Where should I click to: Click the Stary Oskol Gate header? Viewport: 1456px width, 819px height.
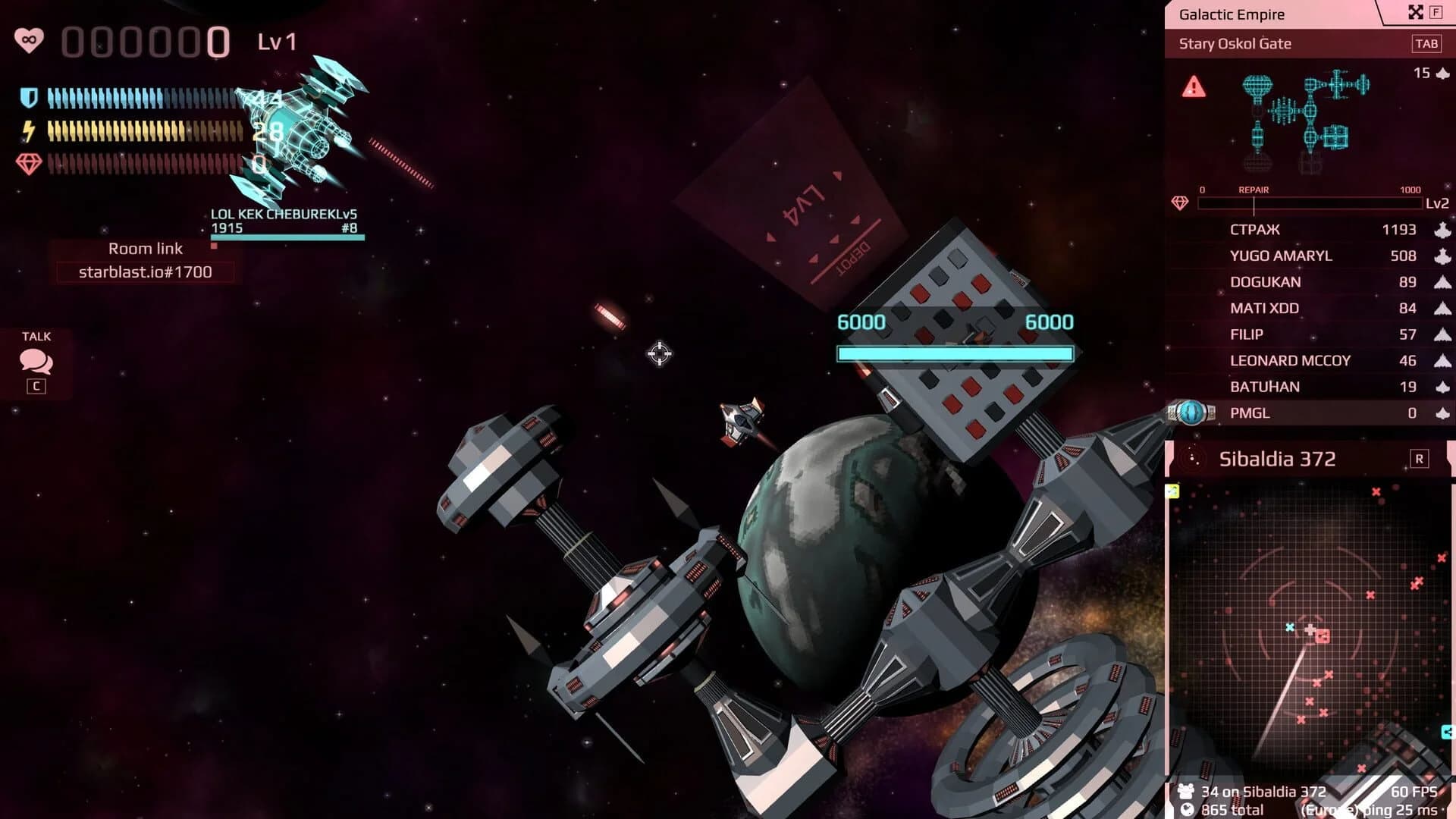point(1235,43)
